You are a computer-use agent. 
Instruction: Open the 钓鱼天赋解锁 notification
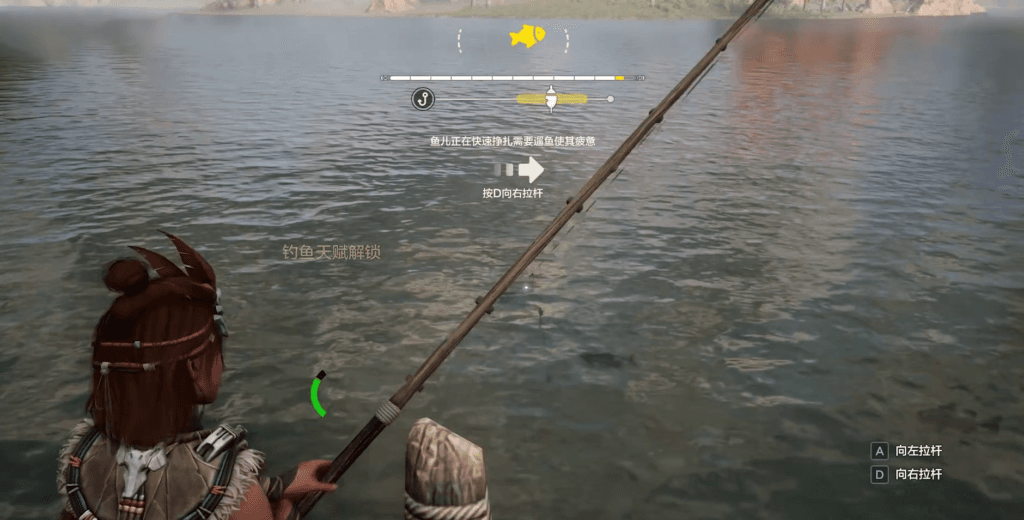click(331, 252)
